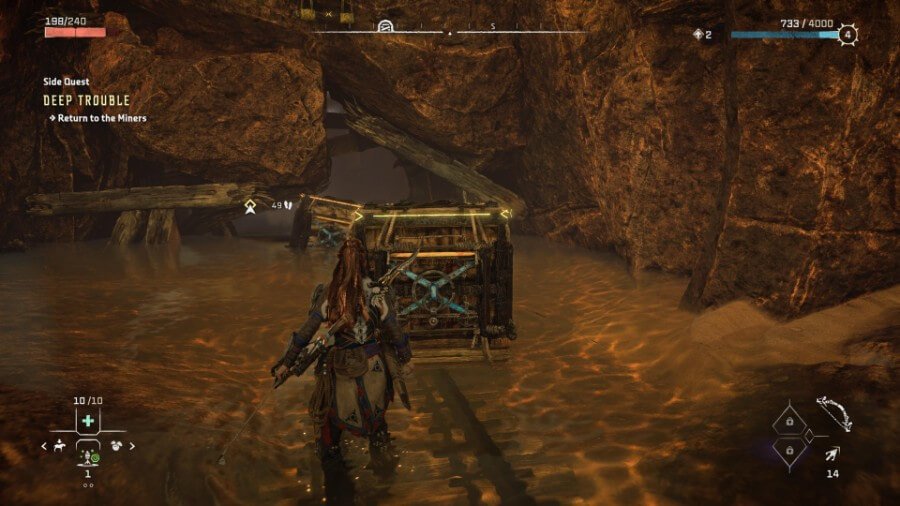Select the trap tool in the bottom slot
Viewport: 900px width, 506px height.
click(x=88, y=456)
